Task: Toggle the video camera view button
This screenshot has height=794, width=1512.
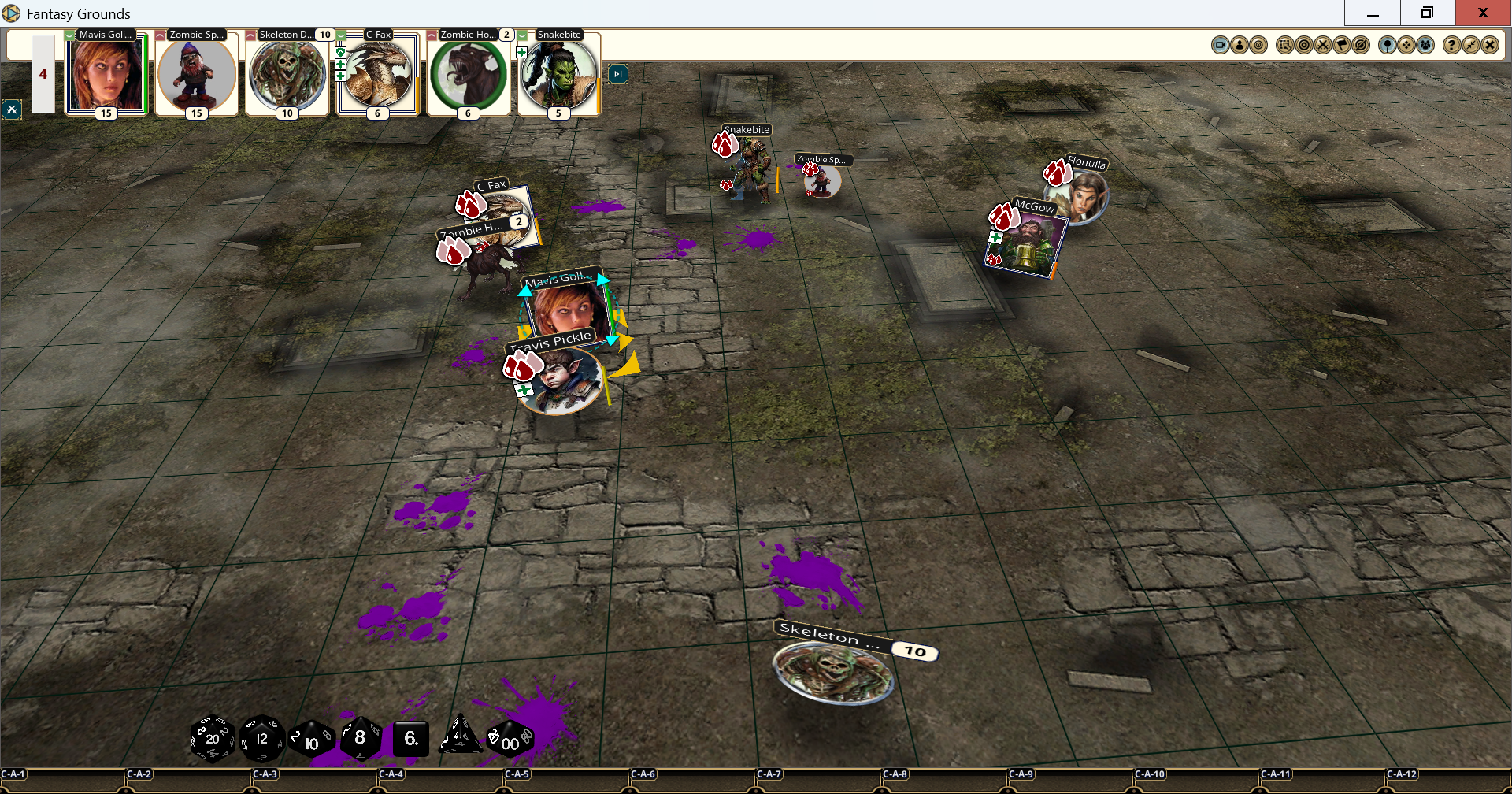Action: pos(1220,45)
